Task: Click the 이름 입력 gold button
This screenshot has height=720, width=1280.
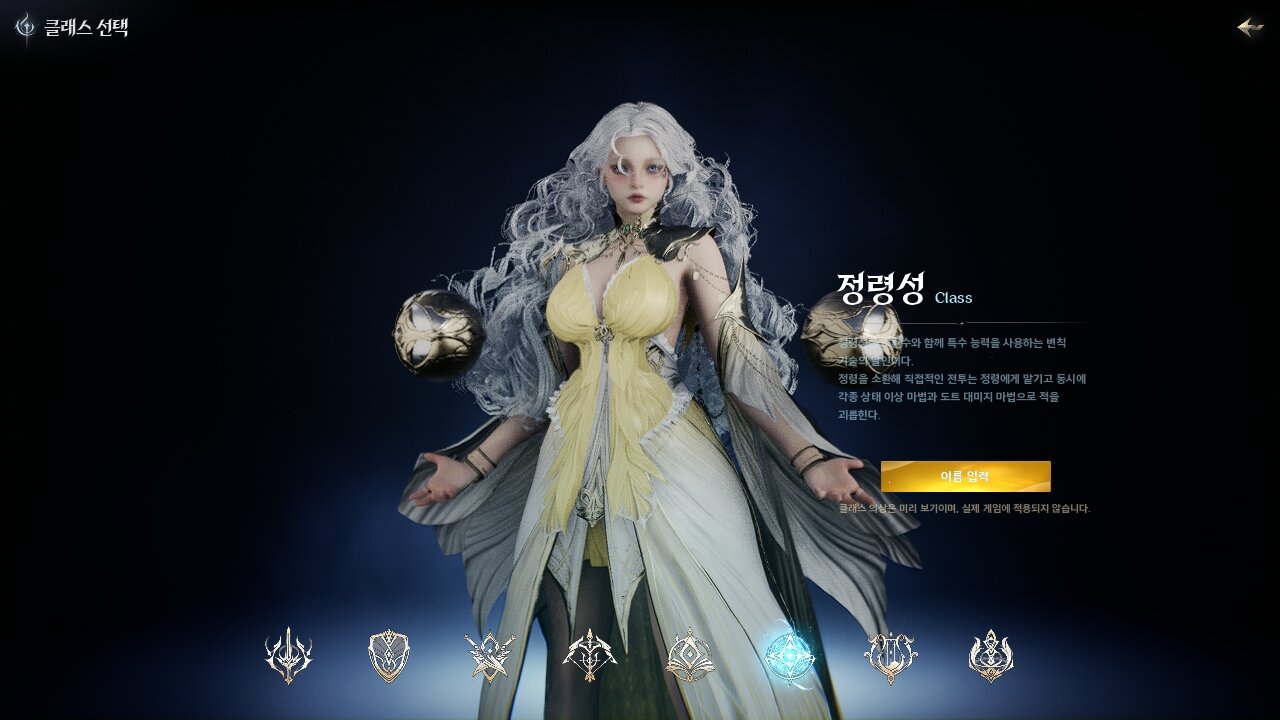Action: coord(965,476)
